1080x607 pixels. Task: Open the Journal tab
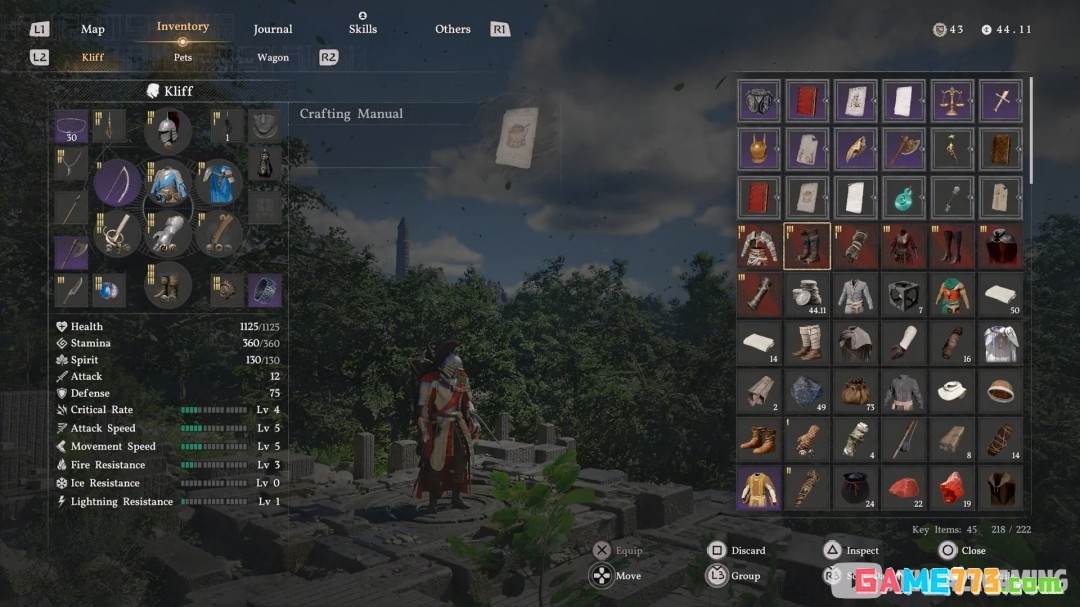point(272,30)
